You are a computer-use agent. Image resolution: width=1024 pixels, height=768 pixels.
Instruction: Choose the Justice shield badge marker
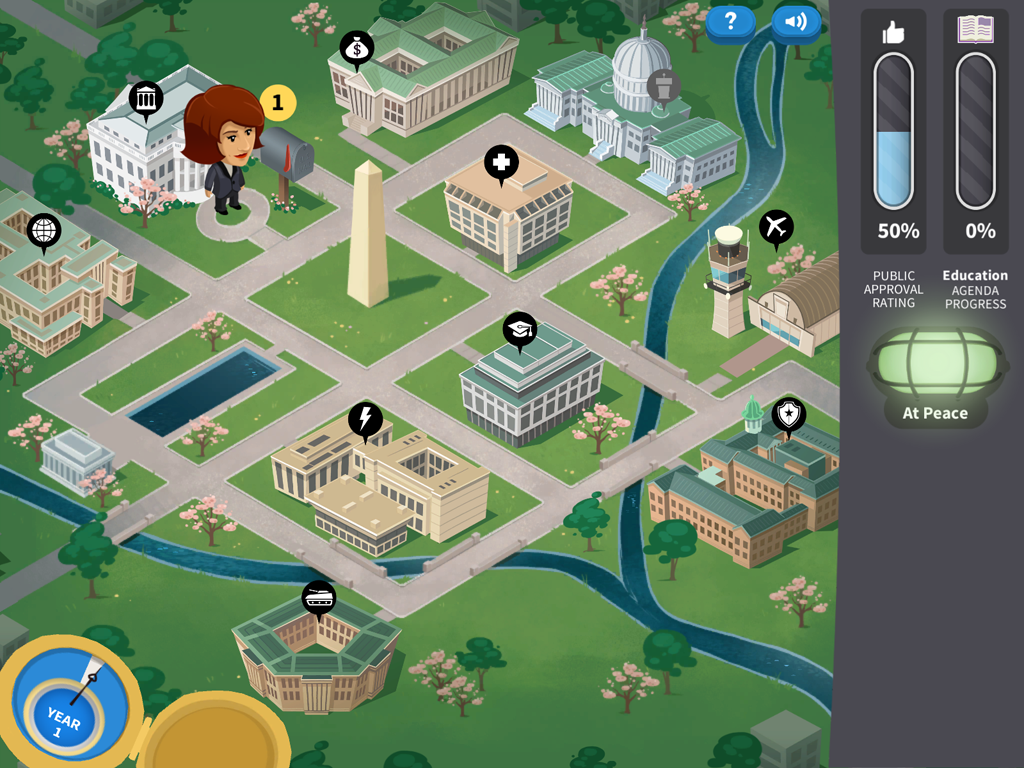pos(788,414)
